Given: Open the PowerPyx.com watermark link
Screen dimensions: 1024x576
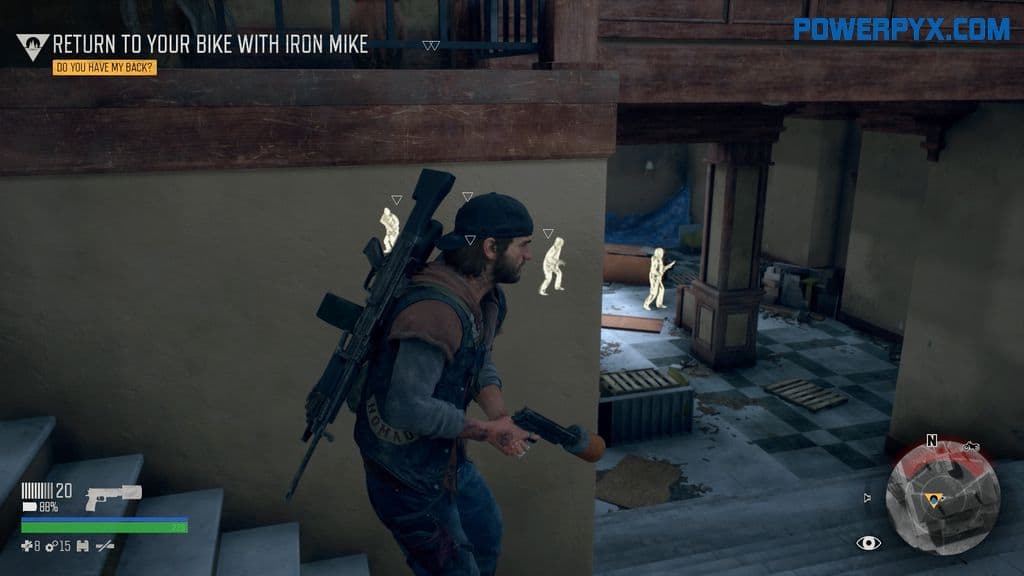Looking at the screenshot, I should pyautogui.click(x=902, y=29).
